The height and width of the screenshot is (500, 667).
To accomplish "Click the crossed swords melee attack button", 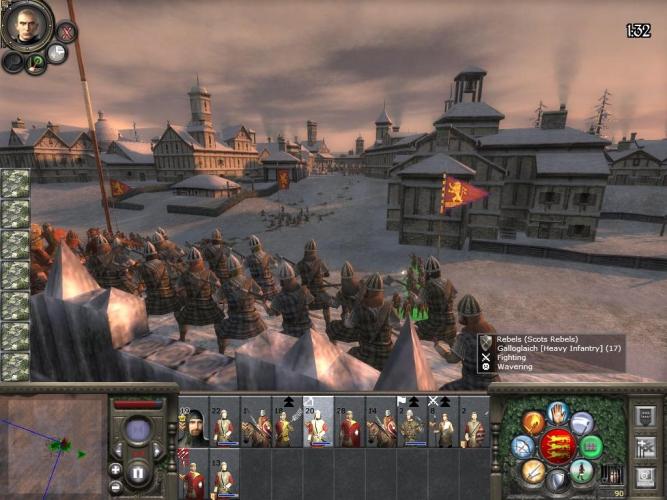I will (533, 472).
